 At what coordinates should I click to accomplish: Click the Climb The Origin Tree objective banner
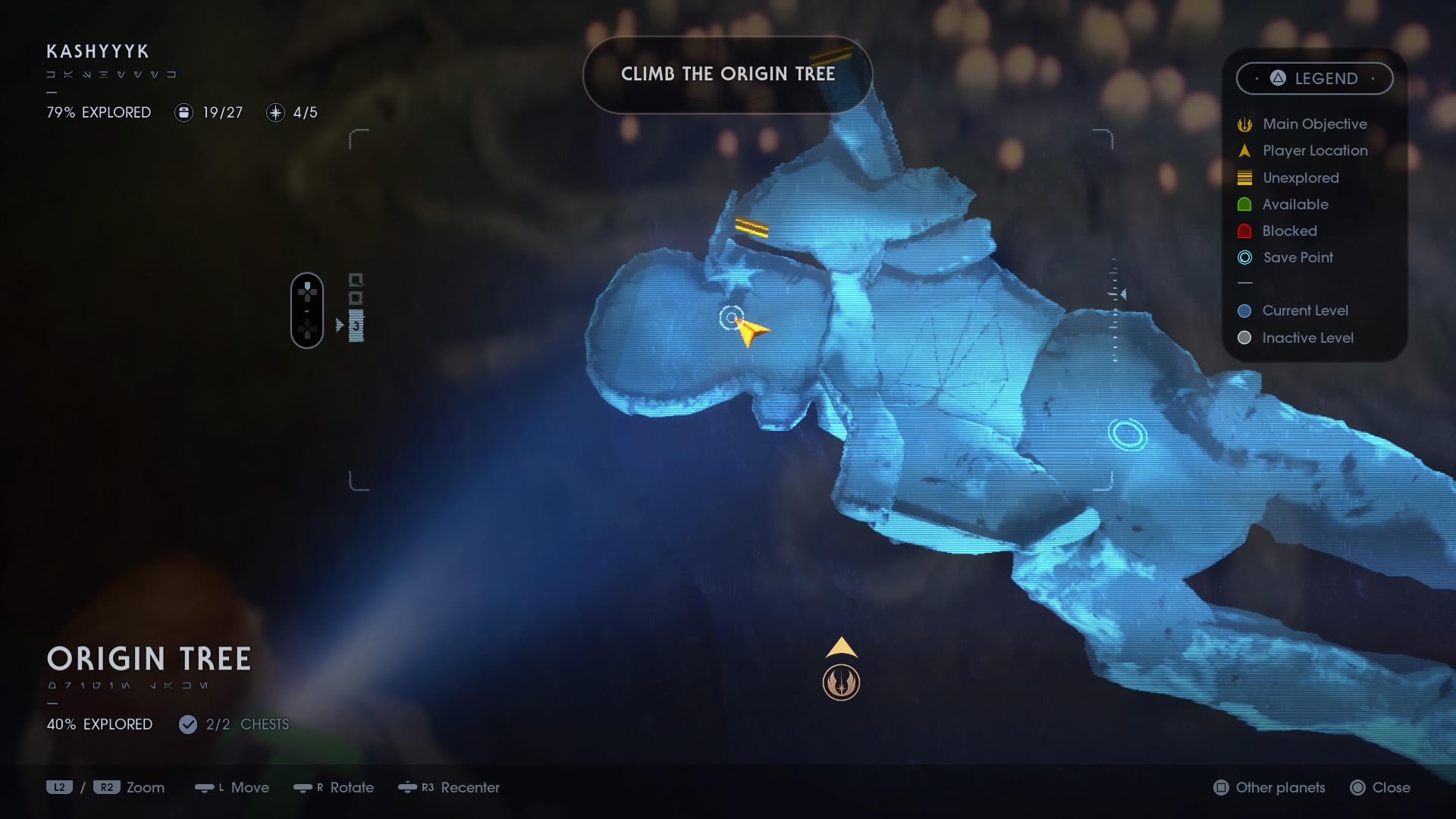pyautogui.click(x=727, y=74)
